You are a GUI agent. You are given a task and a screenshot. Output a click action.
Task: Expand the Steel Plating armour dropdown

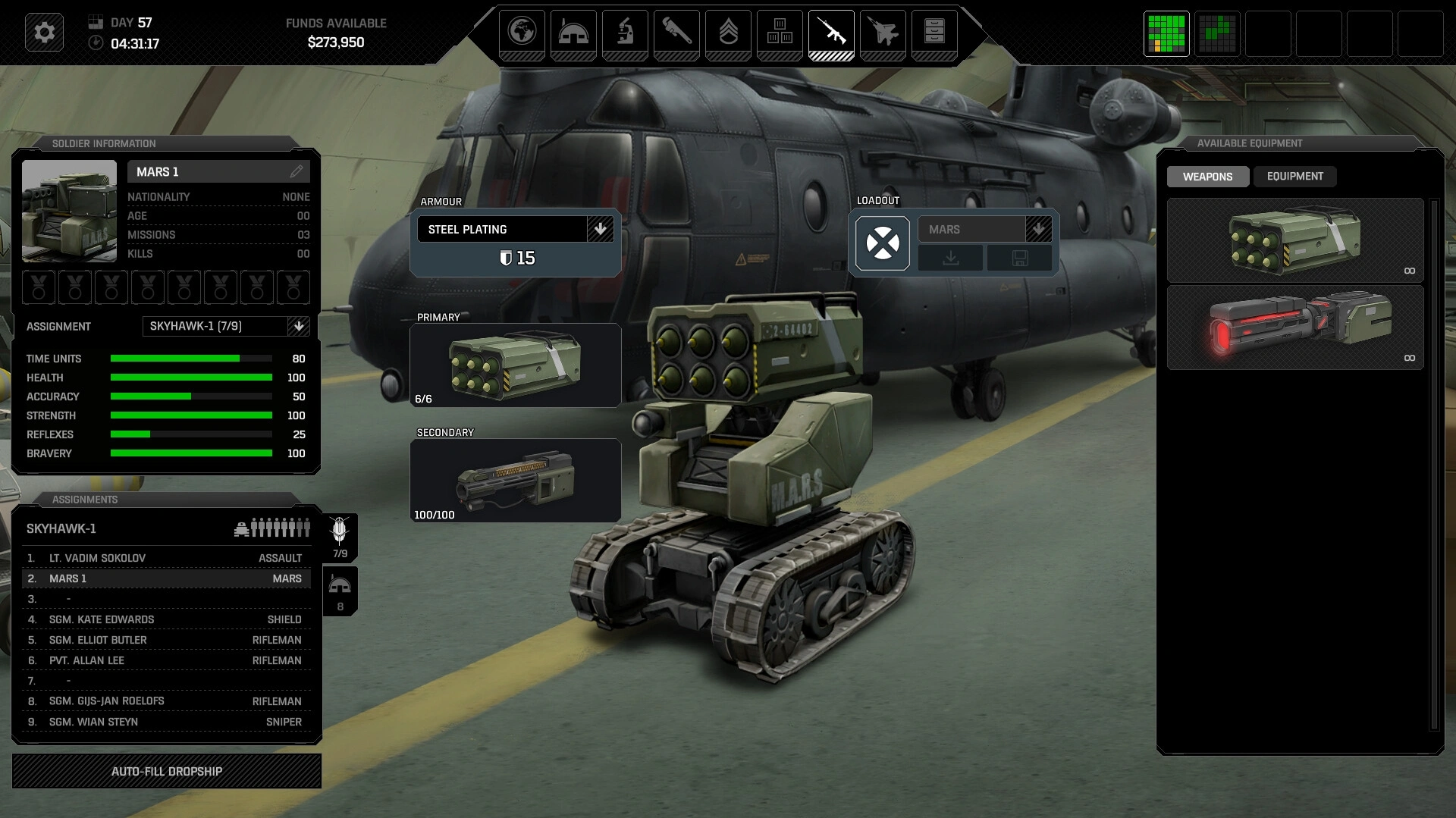coord(600,229)
